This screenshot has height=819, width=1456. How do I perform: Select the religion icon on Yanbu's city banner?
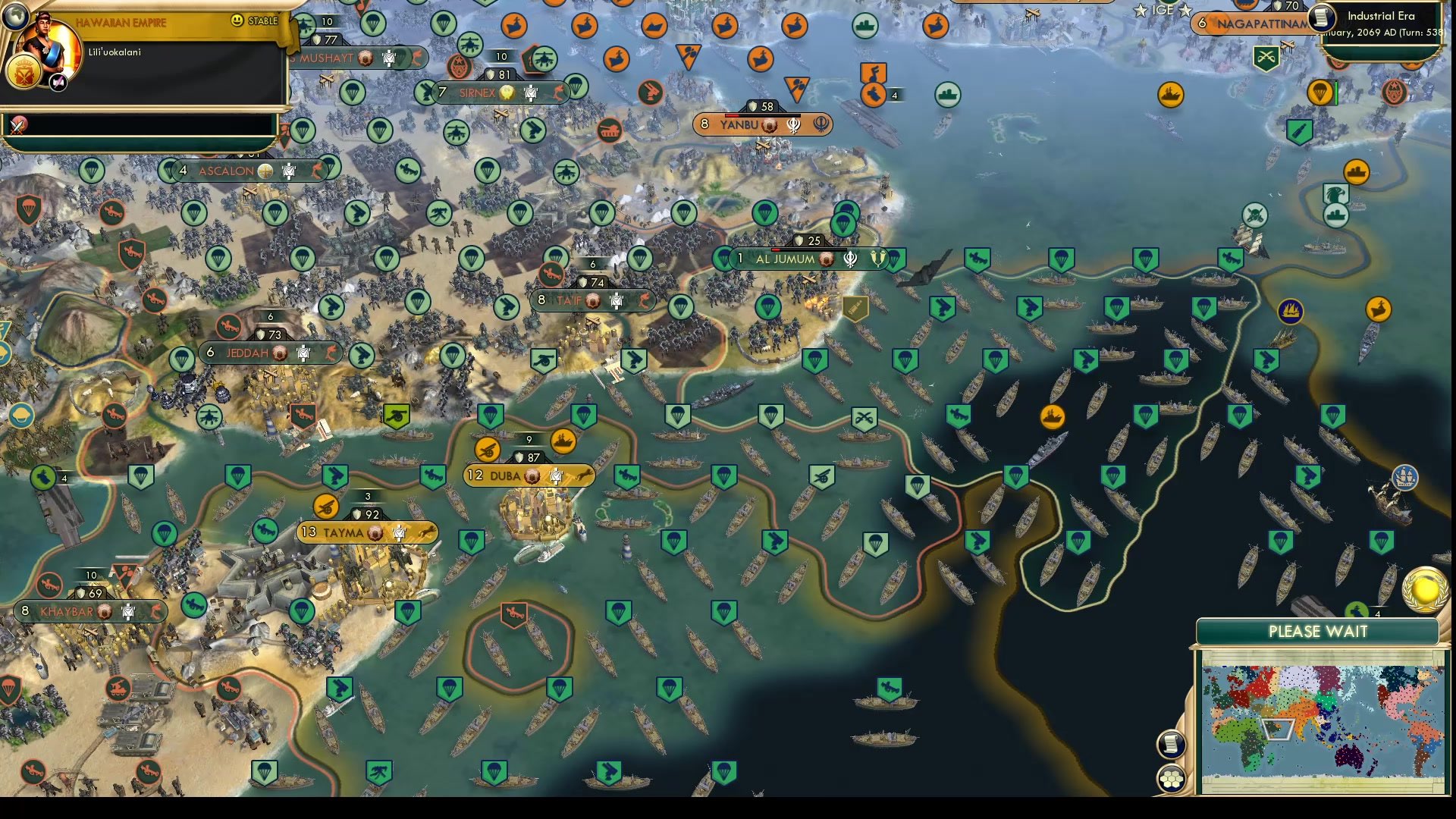point(793,124)
